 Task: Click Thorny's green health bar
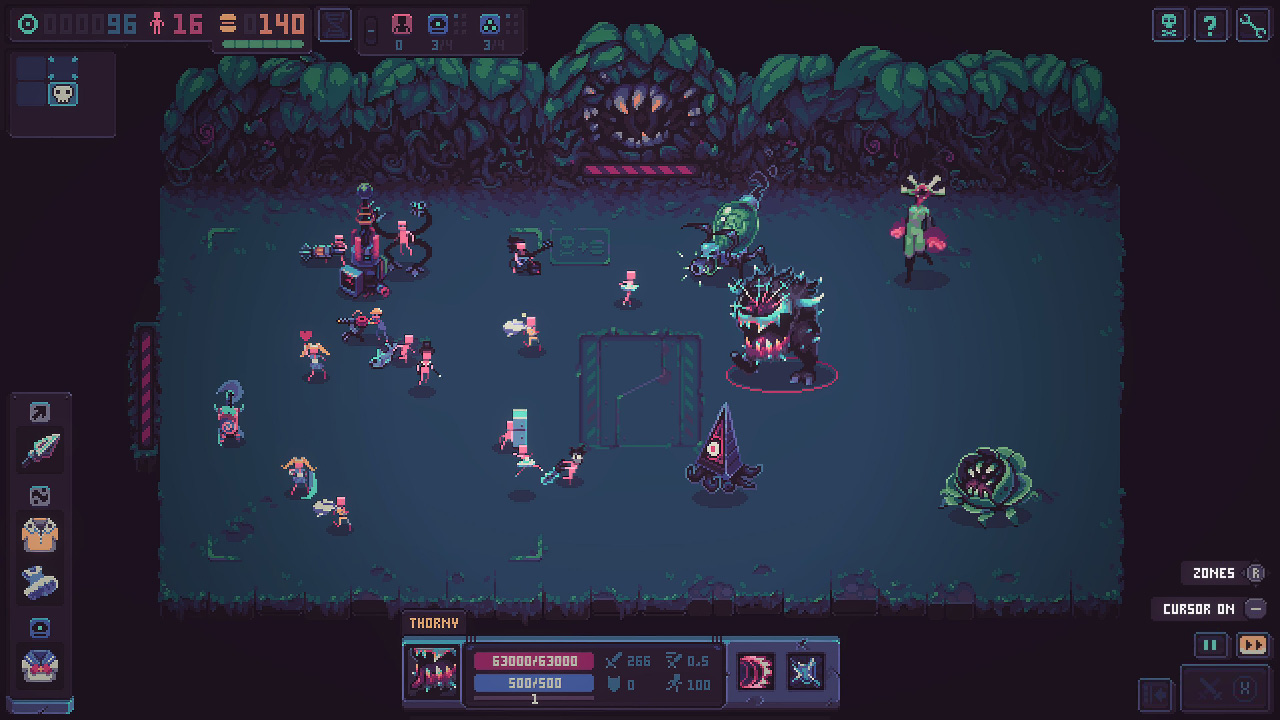532,661
